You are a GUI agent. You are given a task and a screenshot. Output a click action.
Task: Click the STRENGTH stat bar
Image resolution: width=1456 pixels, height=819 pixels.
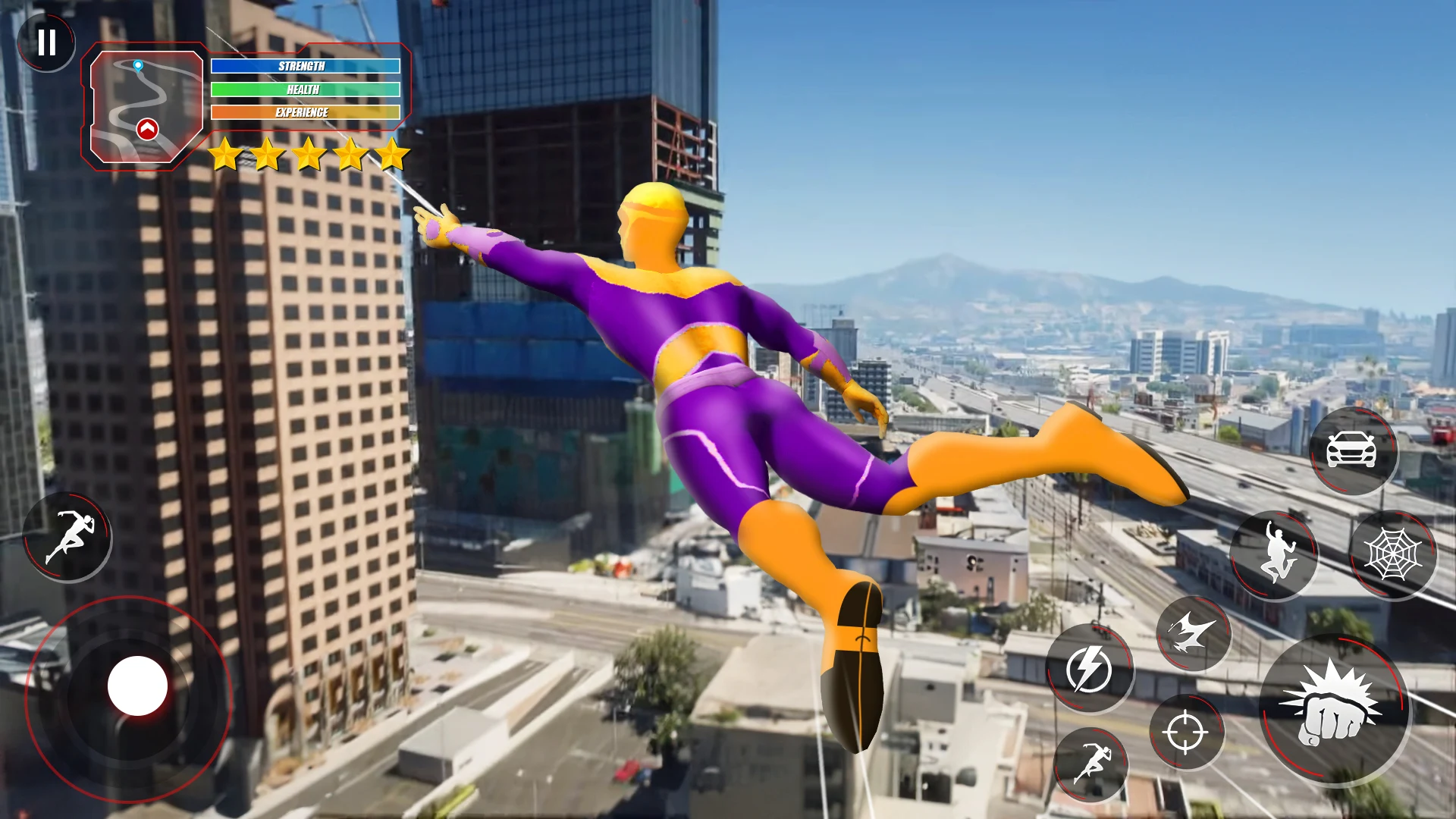(303, 66)
